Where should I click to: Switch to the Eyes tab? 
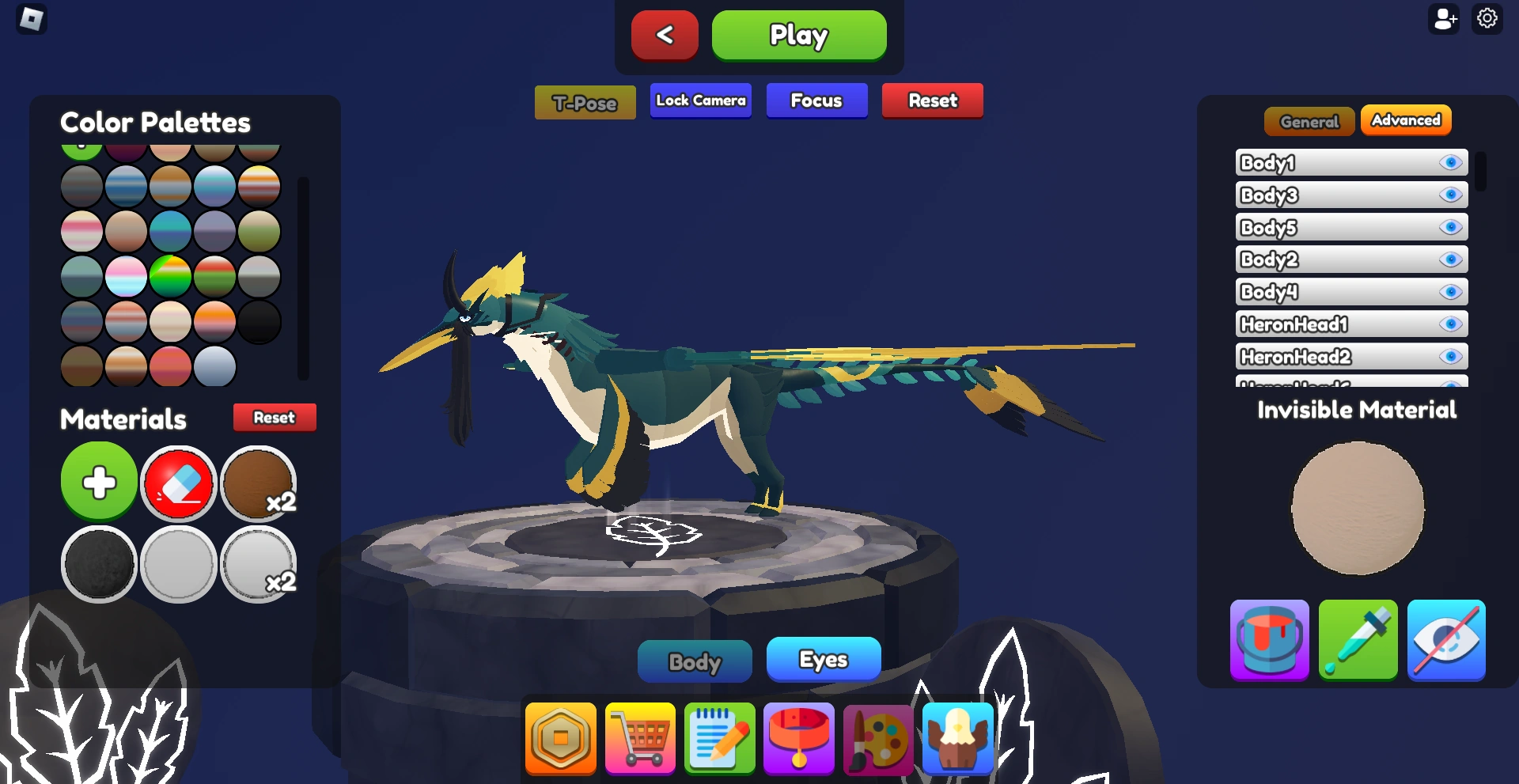tap(823, 659)
